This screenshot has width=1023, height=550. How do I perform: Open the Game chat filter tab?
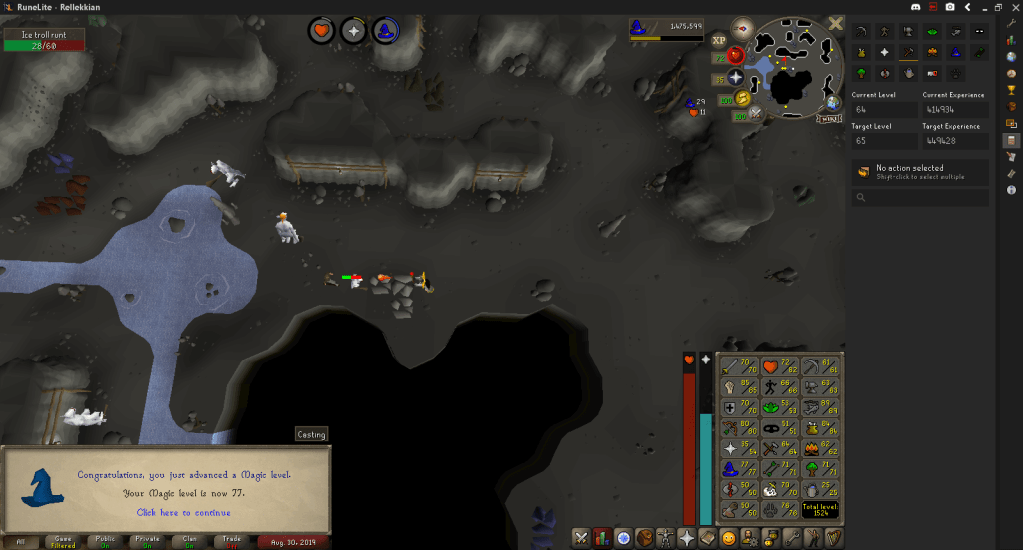(x=62, y=541)
